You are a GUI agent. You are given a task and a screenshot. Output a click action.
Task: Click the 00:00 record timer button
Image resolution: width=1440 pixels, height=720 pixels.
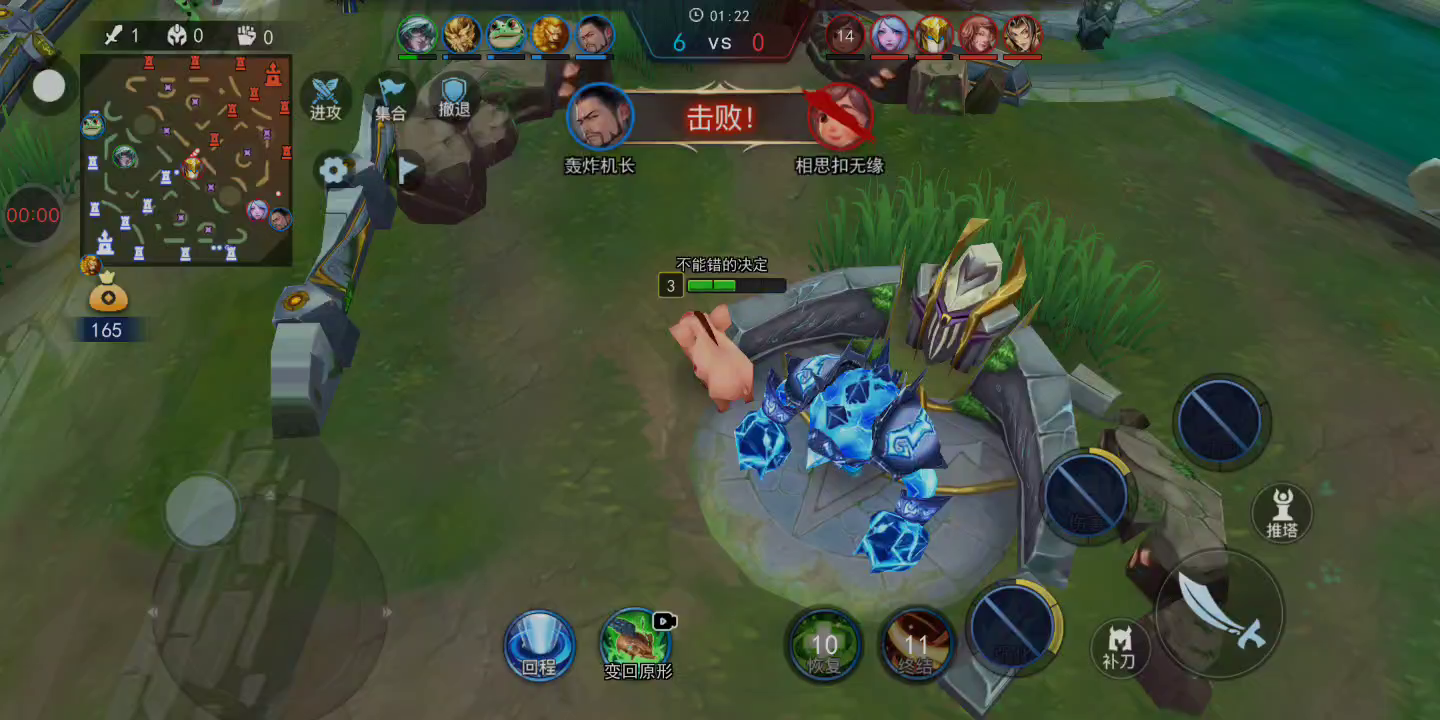click(x=33, y=215)
